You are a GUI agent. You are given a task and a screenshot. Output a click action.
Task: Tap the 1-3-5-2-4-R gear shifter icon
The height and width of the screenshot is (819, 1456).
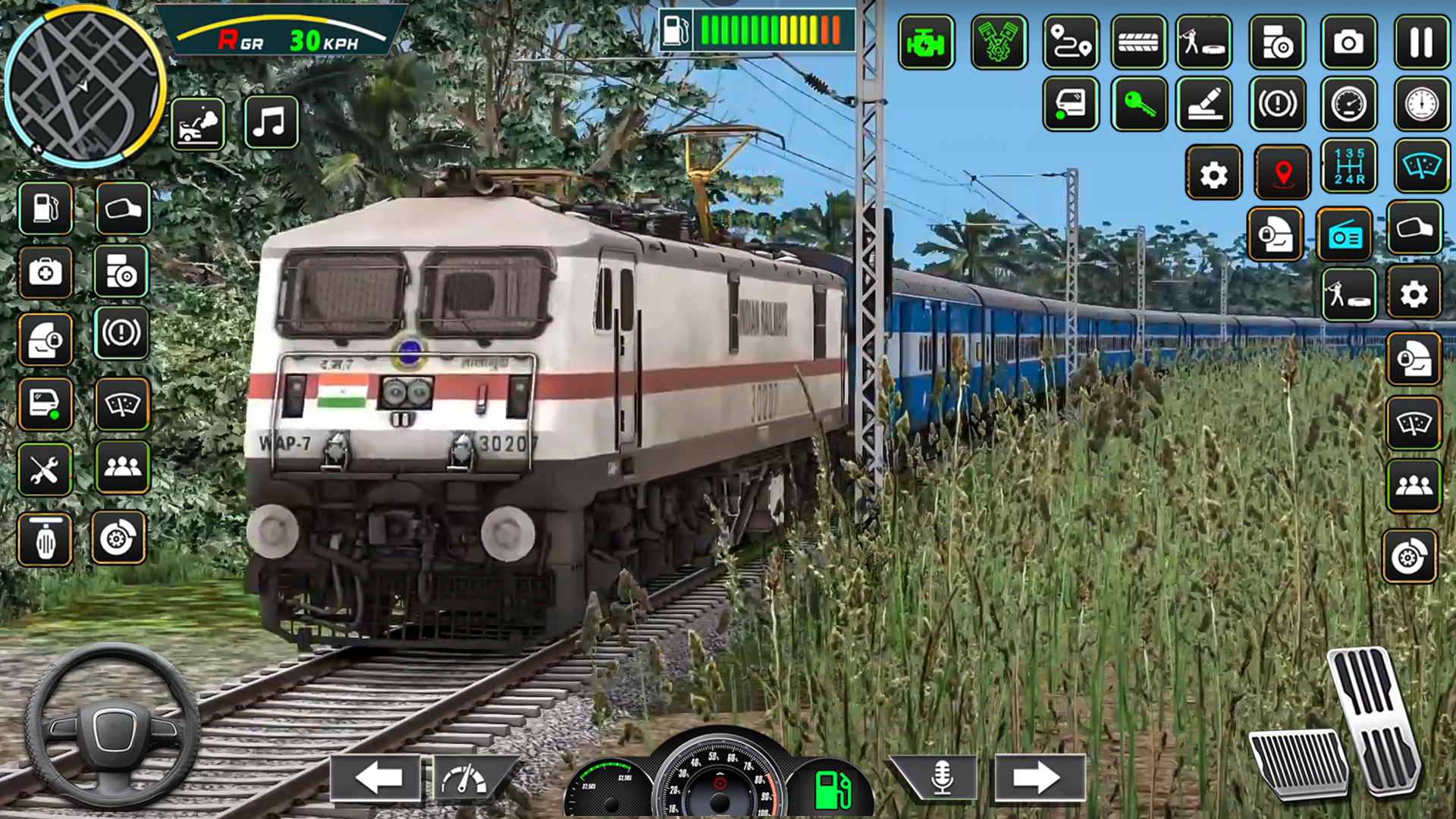[1351, 173]
